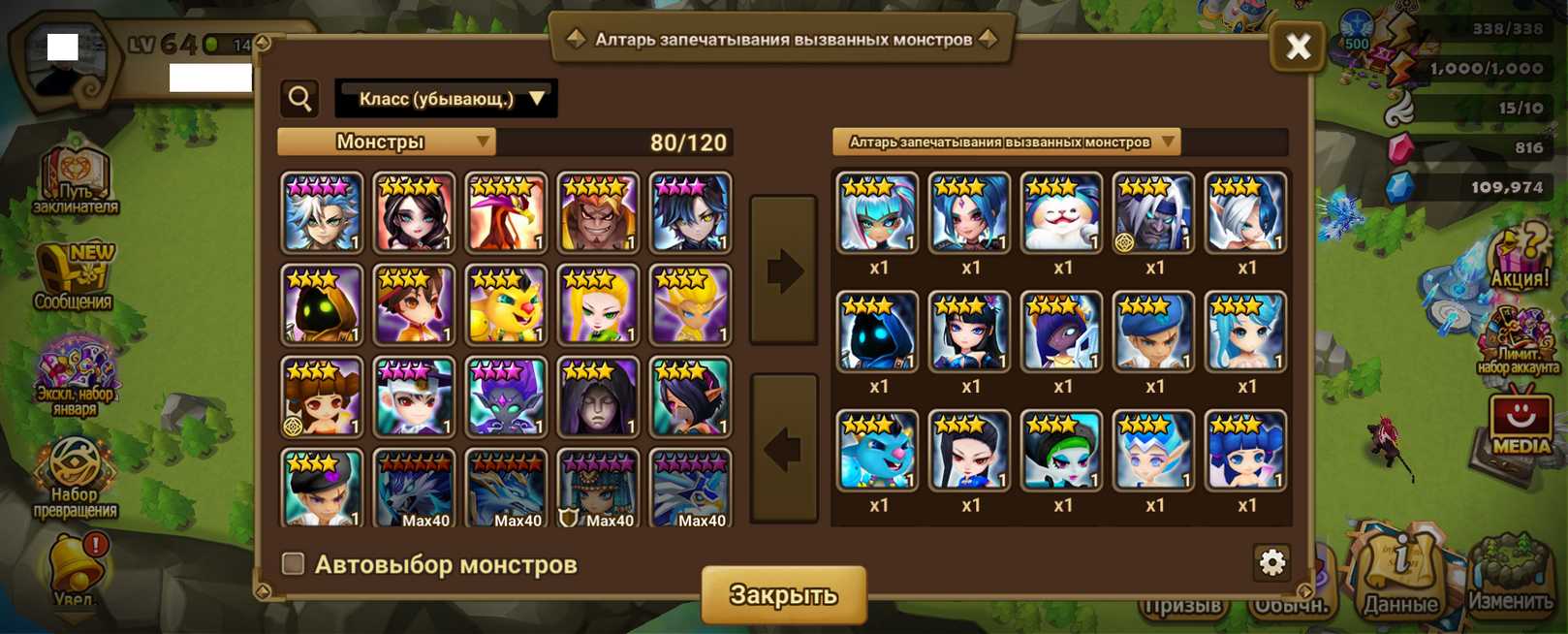Open the MEDIA button
The width and height of the screenshot is (1568, 634).
(x=1519, y=424)
